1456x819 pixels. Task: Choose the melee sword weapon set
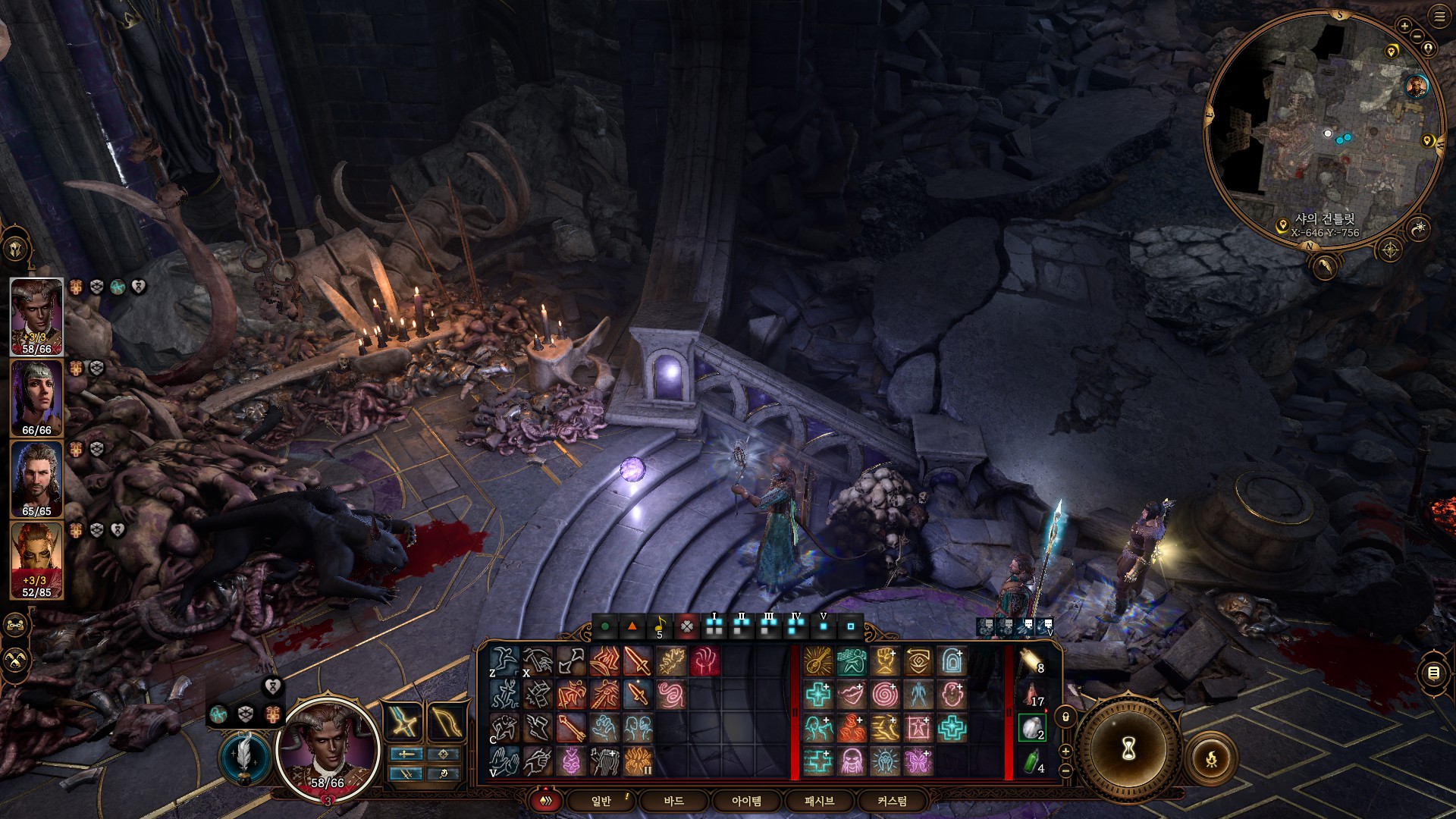(x=405, y=721)
